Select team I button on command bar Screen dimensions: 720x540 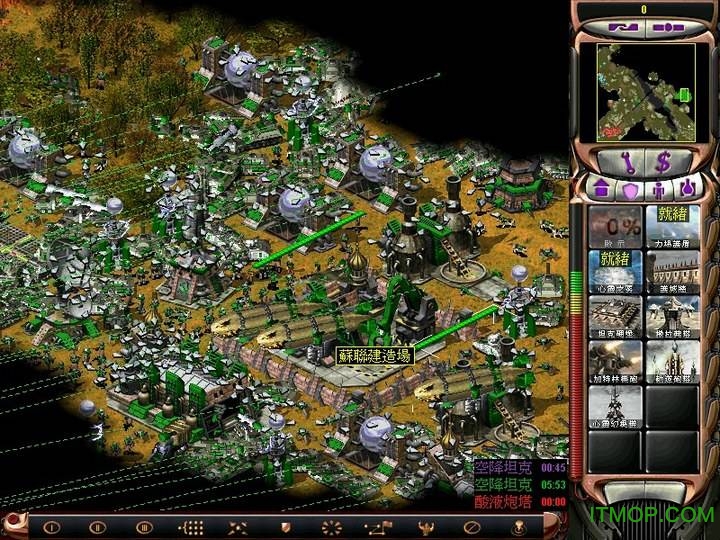coord(52,526)
